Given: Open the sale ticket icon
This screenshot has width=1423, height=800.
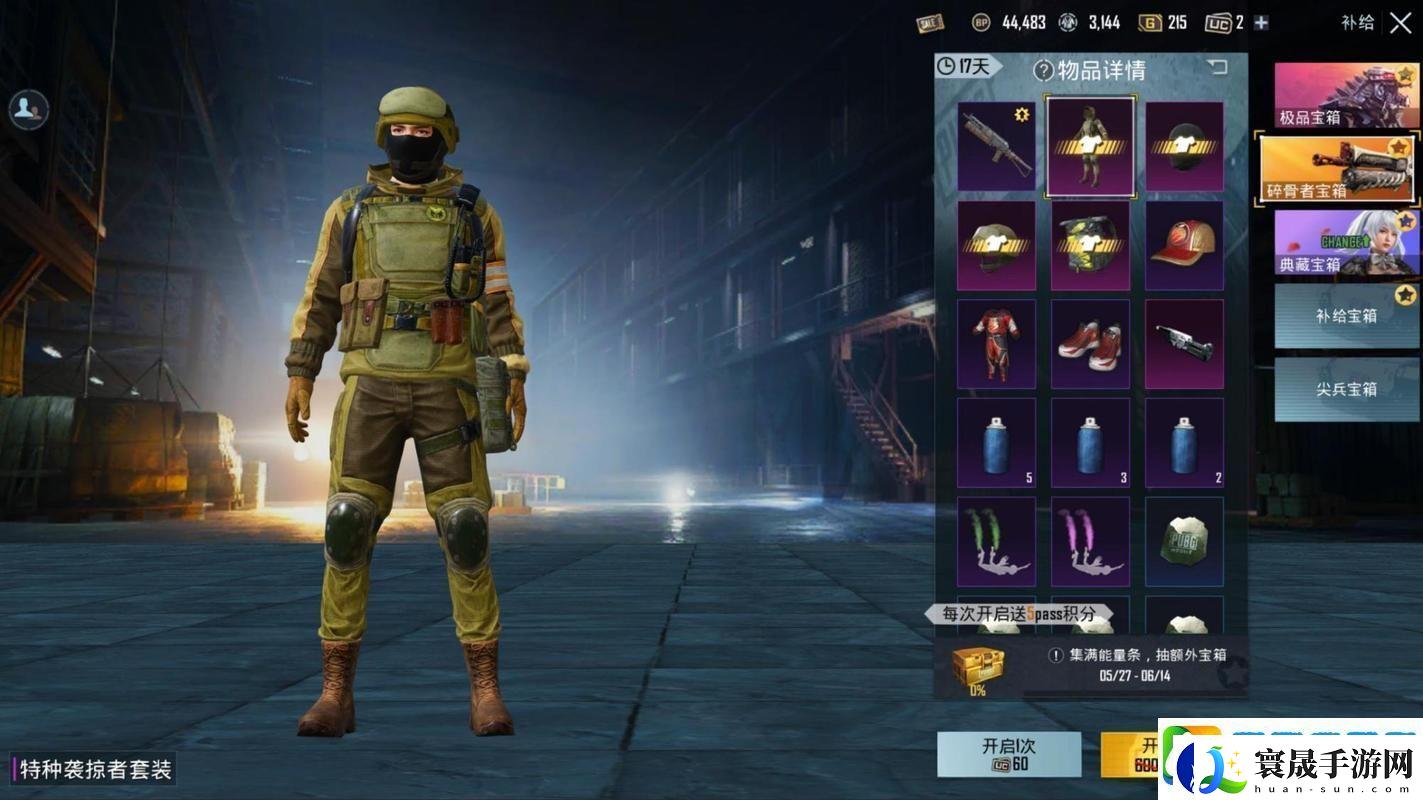Looking at the screenshot, I should (930, 23).
